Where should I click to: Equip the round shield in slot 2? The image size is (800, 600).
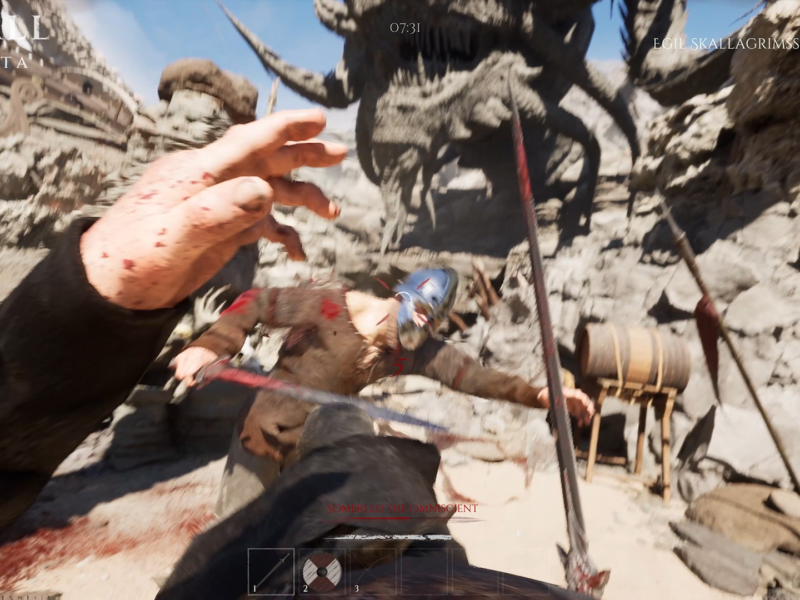click(322, 571)
